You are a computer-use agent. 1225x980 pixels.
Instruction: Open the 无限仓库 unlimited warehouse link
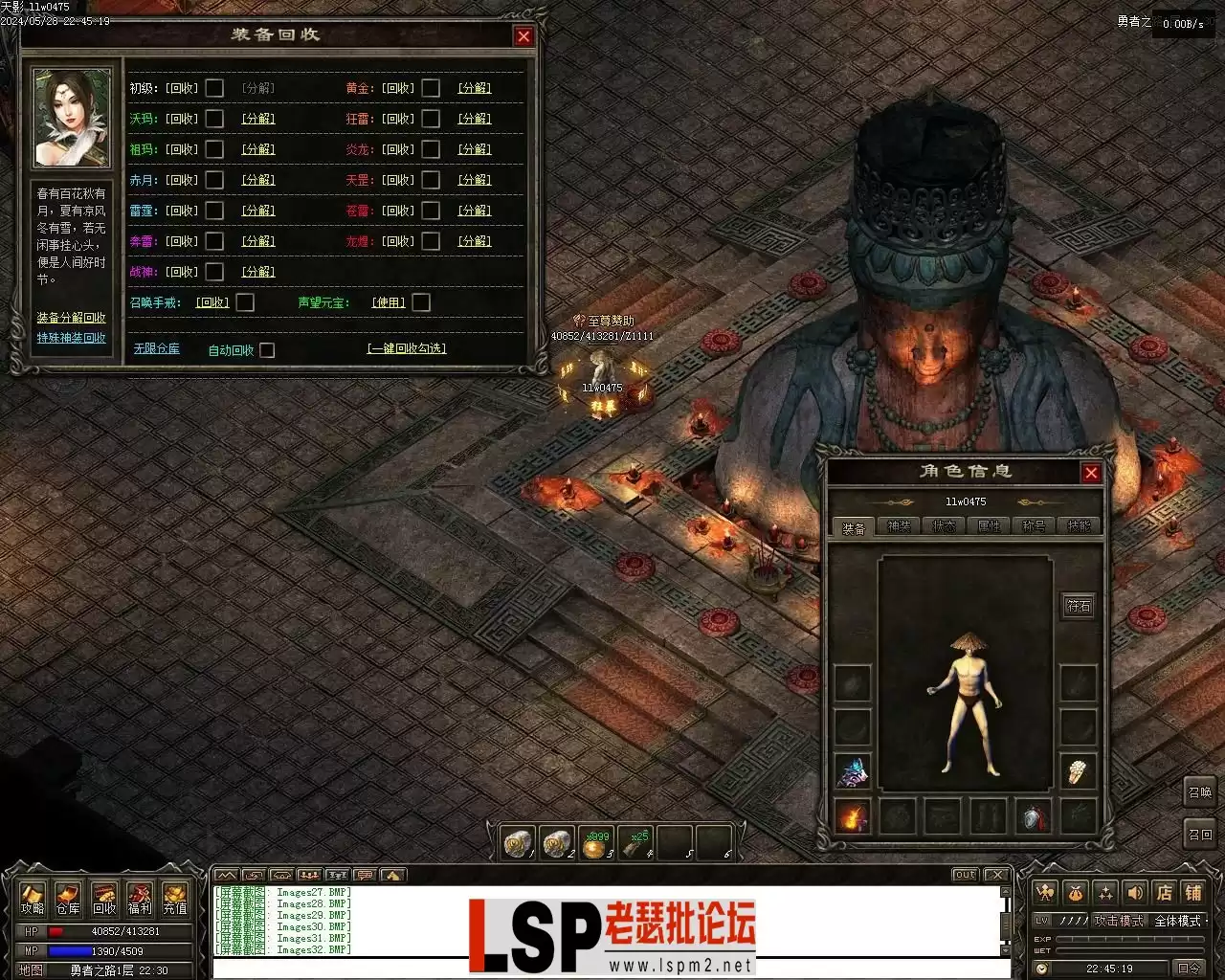[156, 348]
